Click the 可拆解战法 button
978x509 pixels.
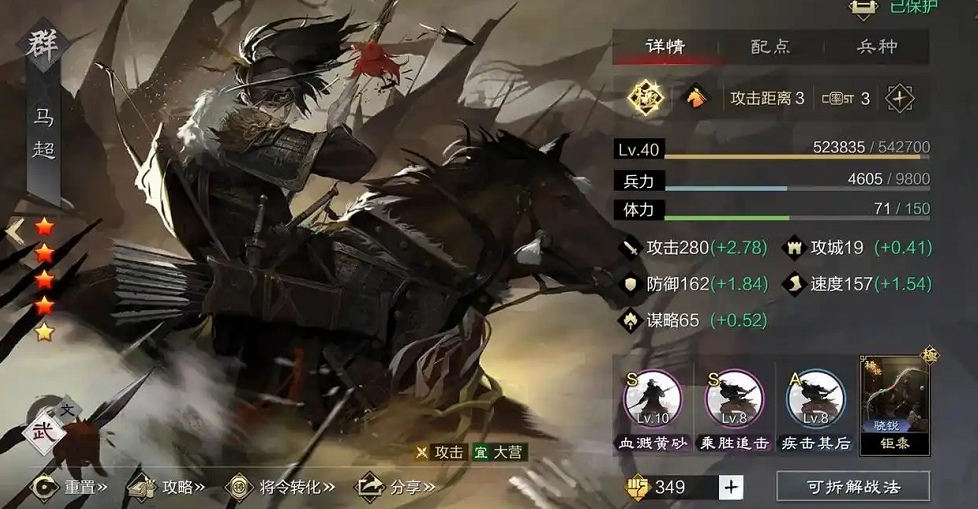(x=853, y=487)
